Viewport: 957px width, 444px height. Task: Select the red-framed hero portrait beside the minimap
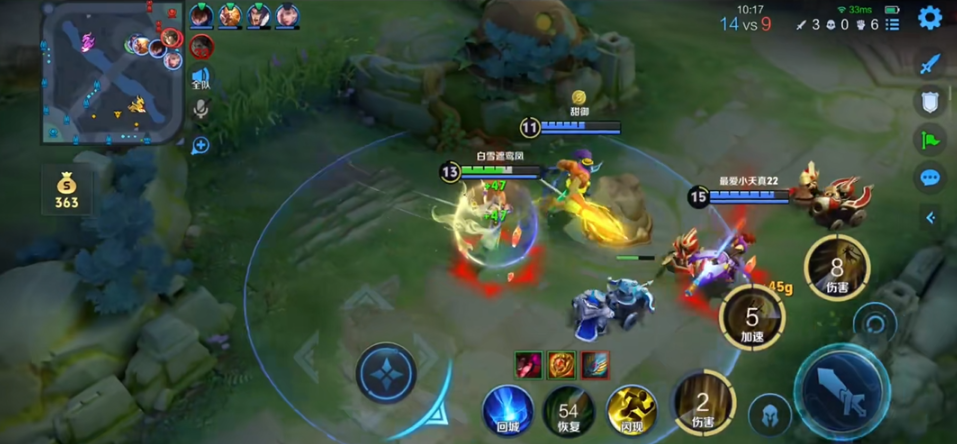[x=201, y=46]
